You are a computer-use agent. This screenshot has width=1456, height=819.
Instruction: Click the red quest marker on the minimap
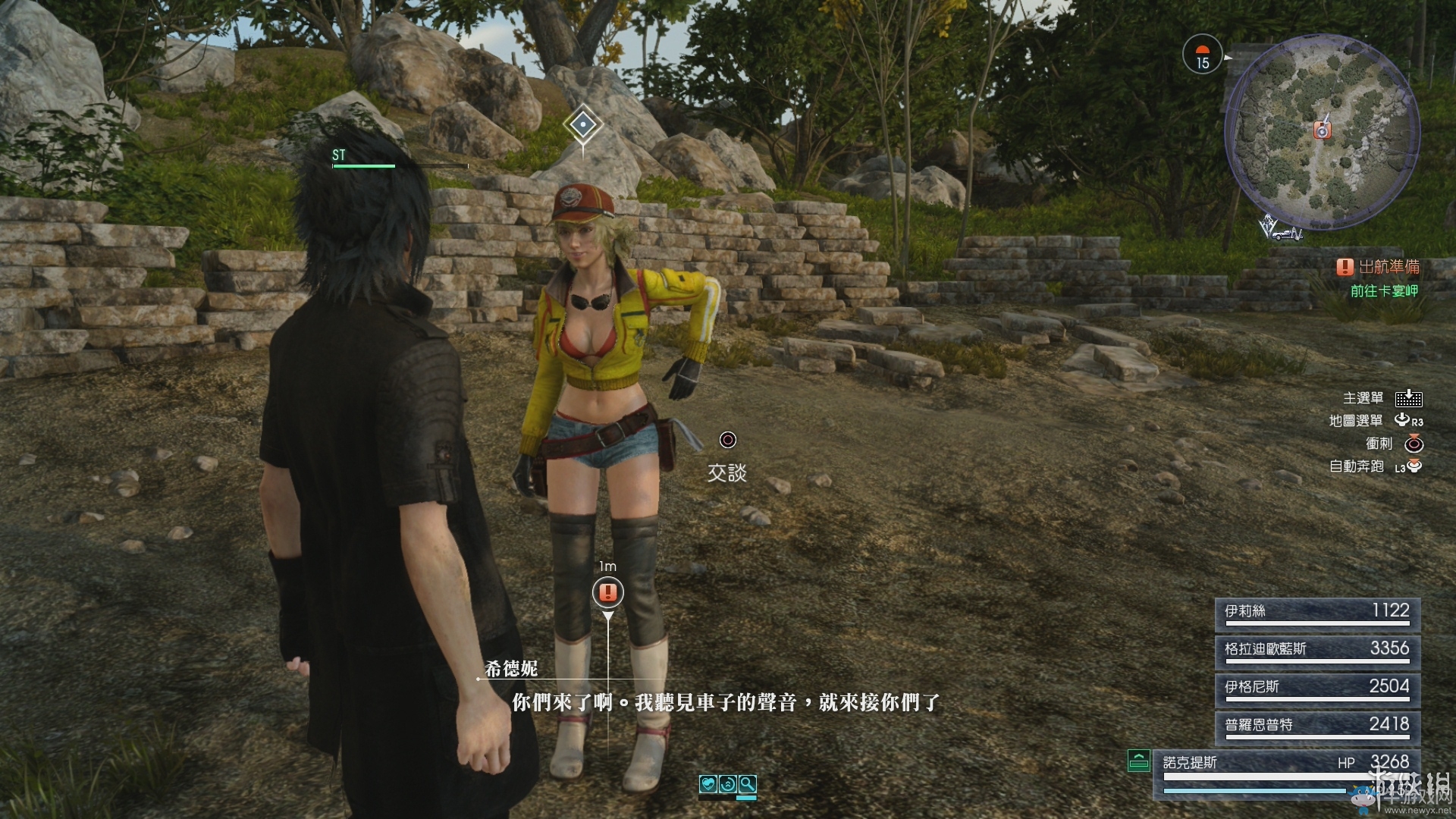click(1322, 130)
